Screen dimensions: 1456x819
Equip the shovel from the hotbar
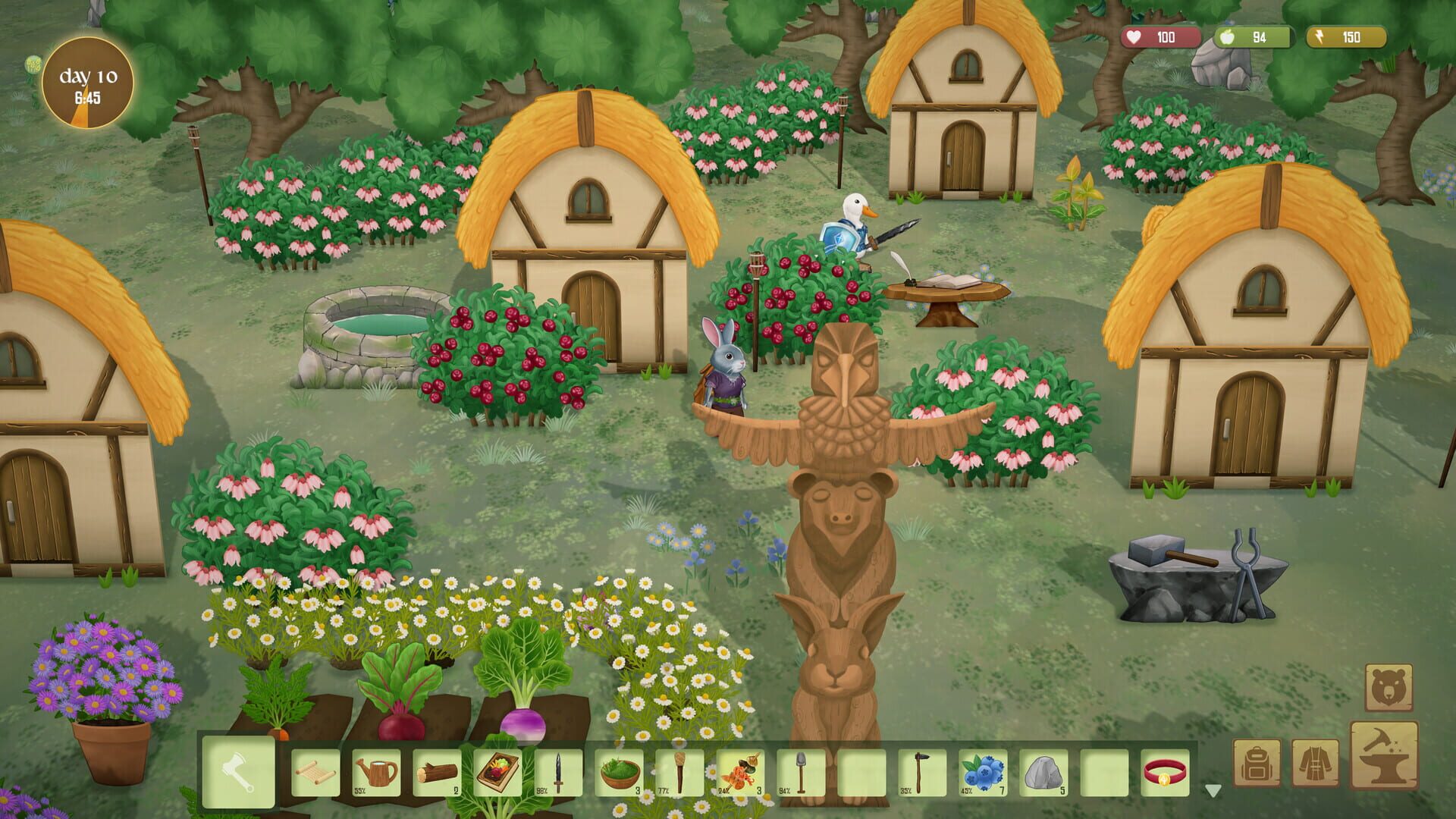pyautogui.click(x=801, y=773)
